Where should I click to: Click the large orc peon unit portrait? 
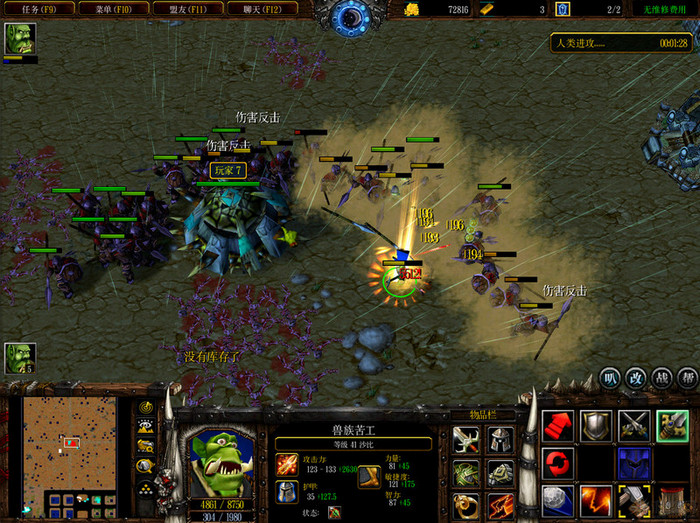point(221,457)
